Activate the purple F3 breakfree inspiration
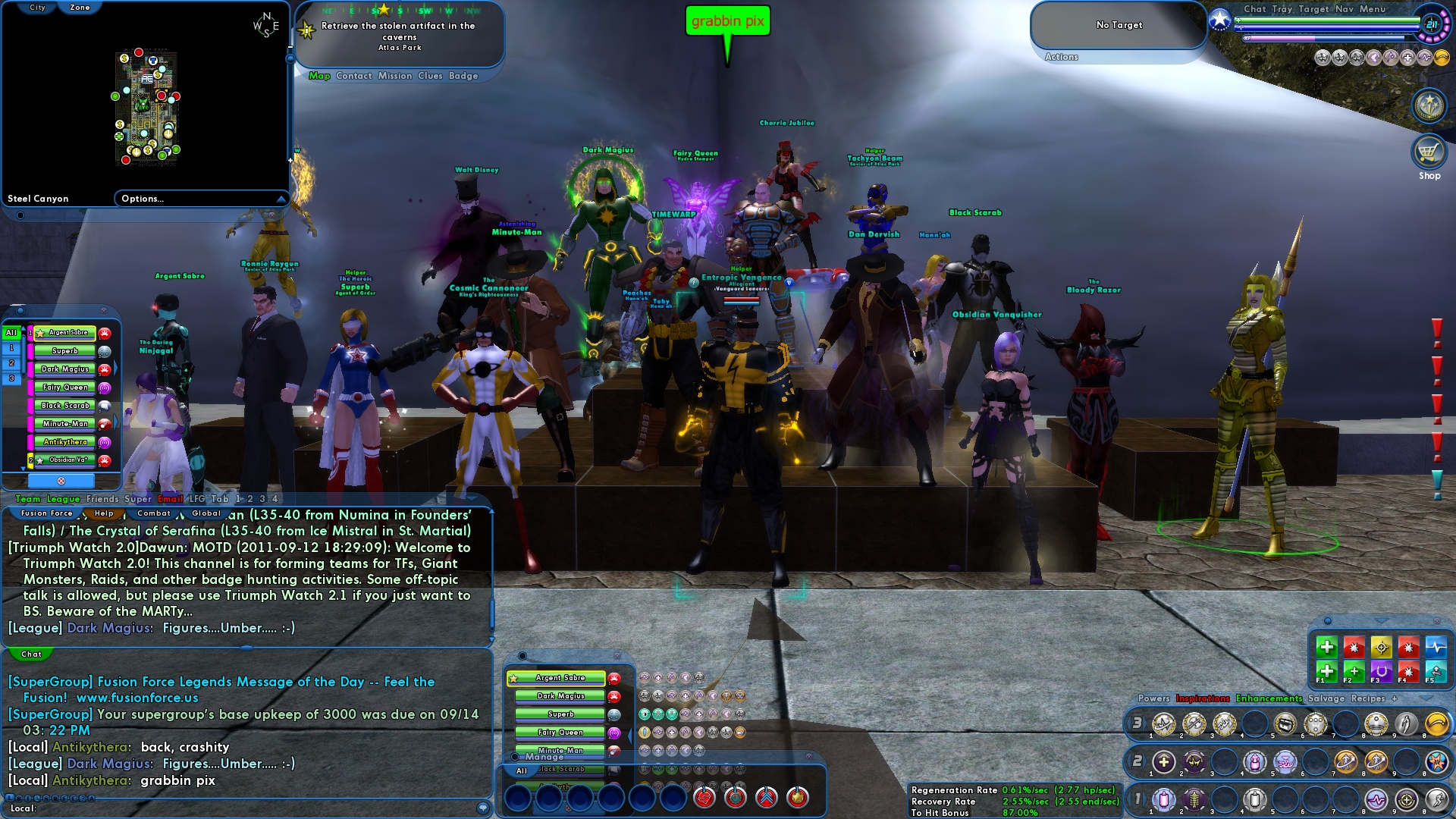Viewport: 1456px width, 819px height. coord(1382,671)
